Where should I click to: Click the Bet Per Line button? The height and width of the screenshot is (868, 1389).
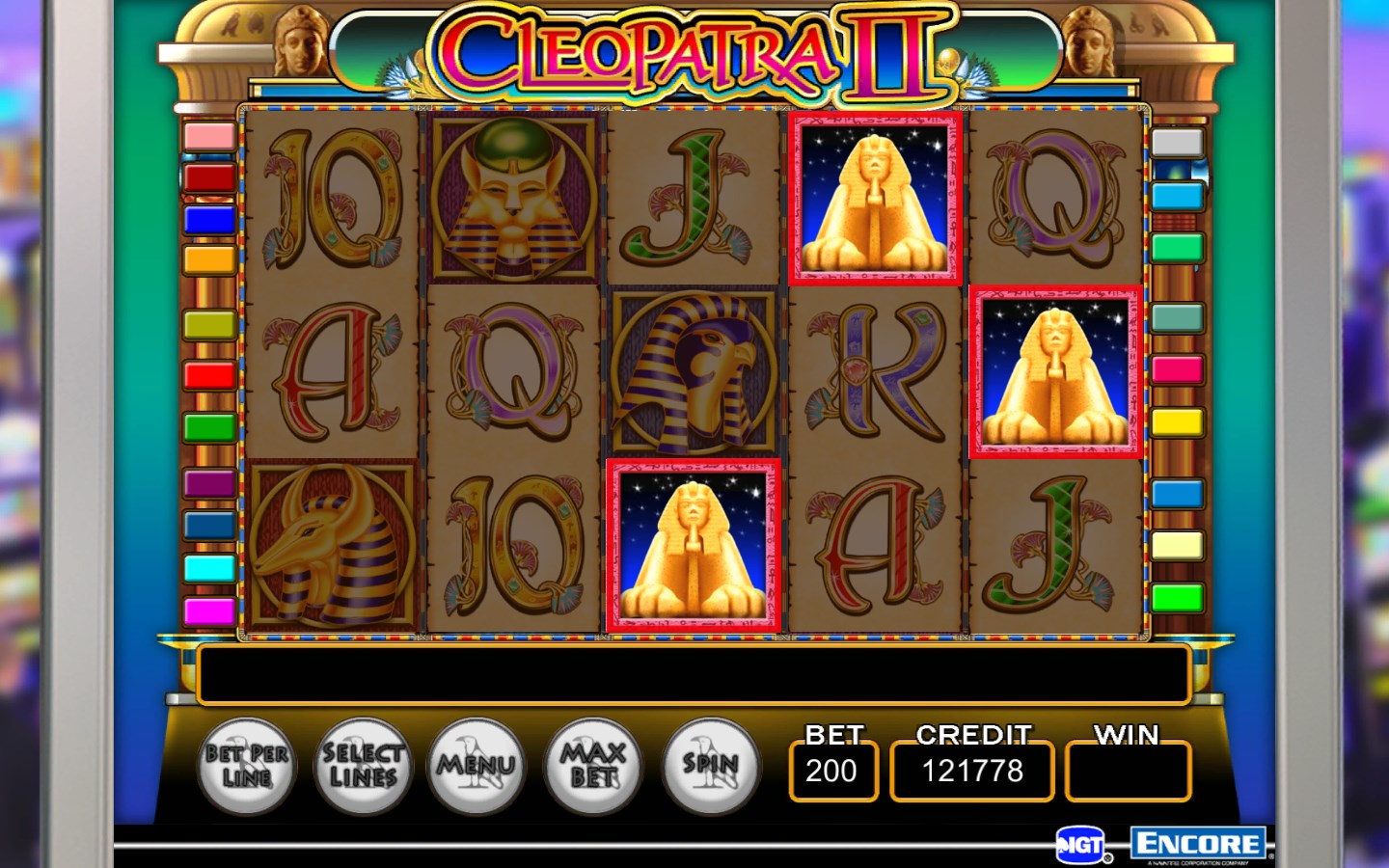(x=246, y=767)
